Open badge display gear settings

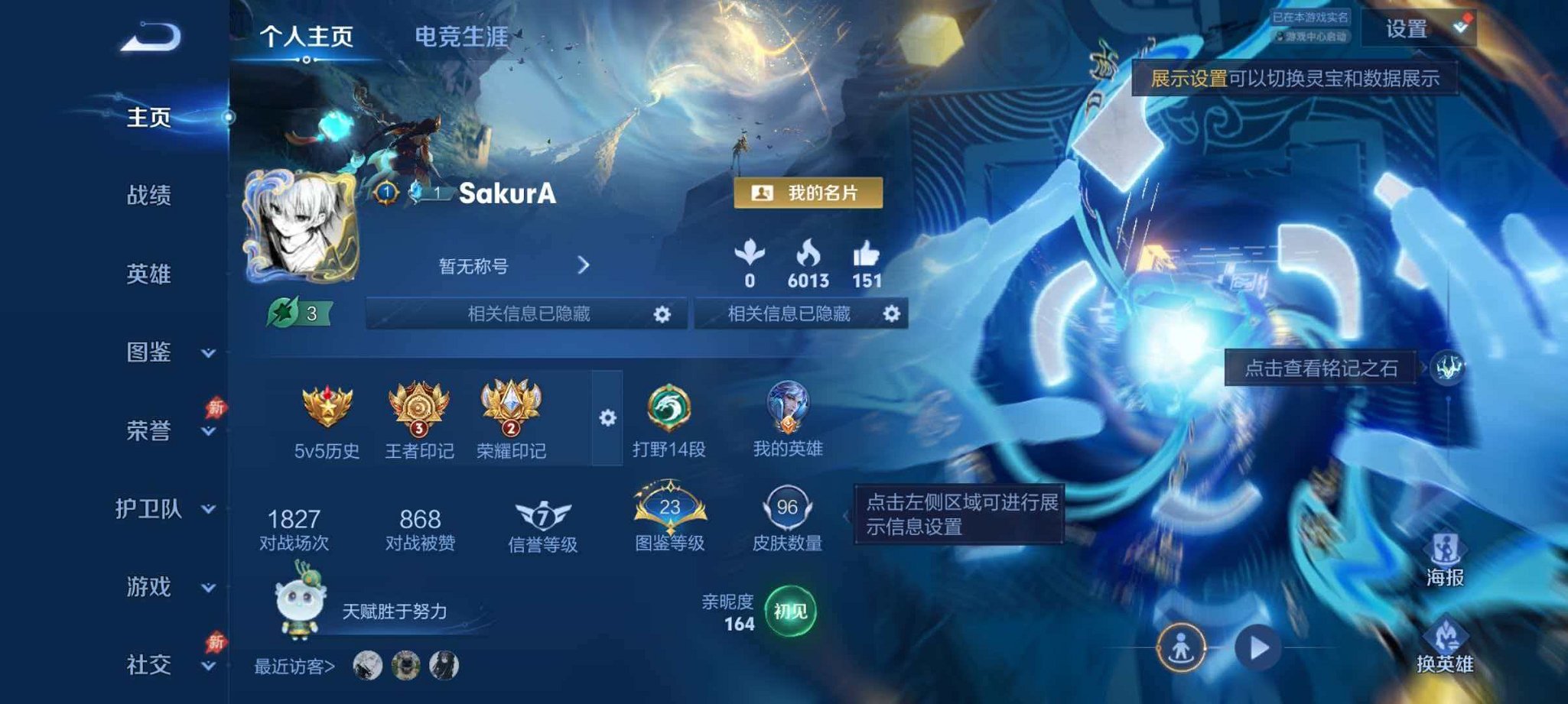tap(607, 417)
